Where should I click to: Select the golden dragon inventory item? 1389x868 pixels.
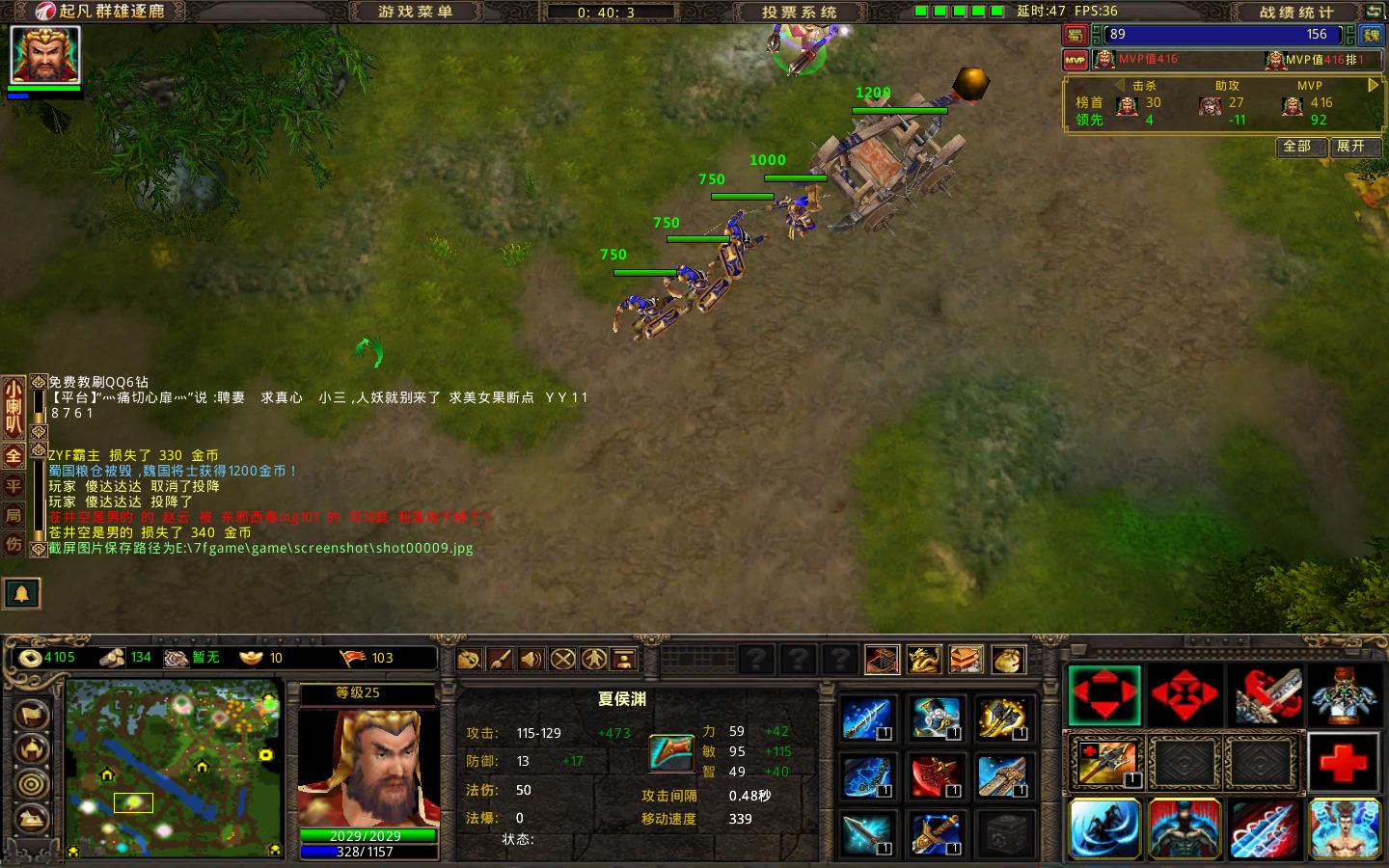coord(923,658)
